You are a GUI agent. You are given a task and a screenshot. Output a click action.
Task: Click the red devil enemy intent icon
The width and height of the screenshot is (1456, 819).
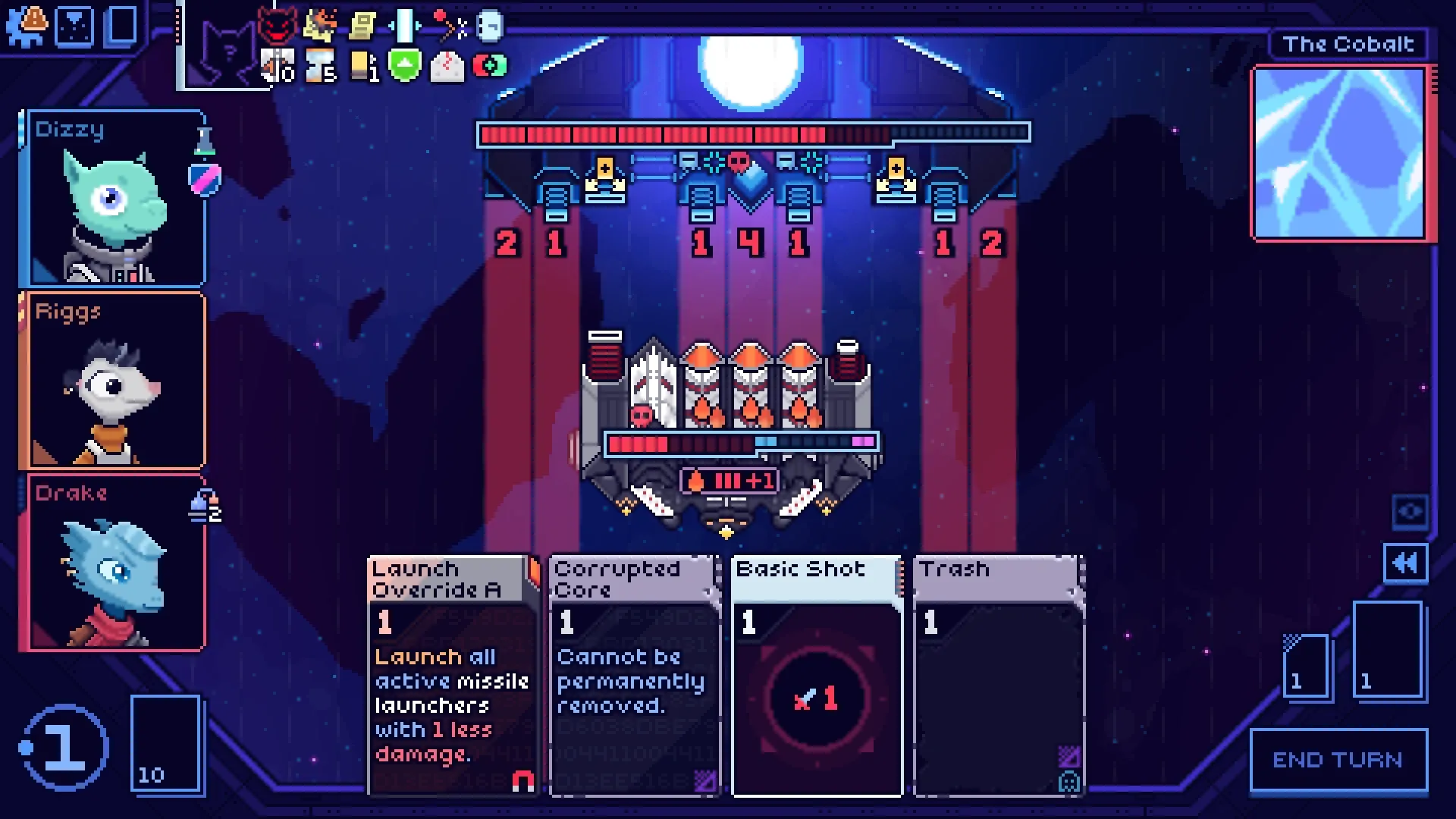[x=279, y=25]
